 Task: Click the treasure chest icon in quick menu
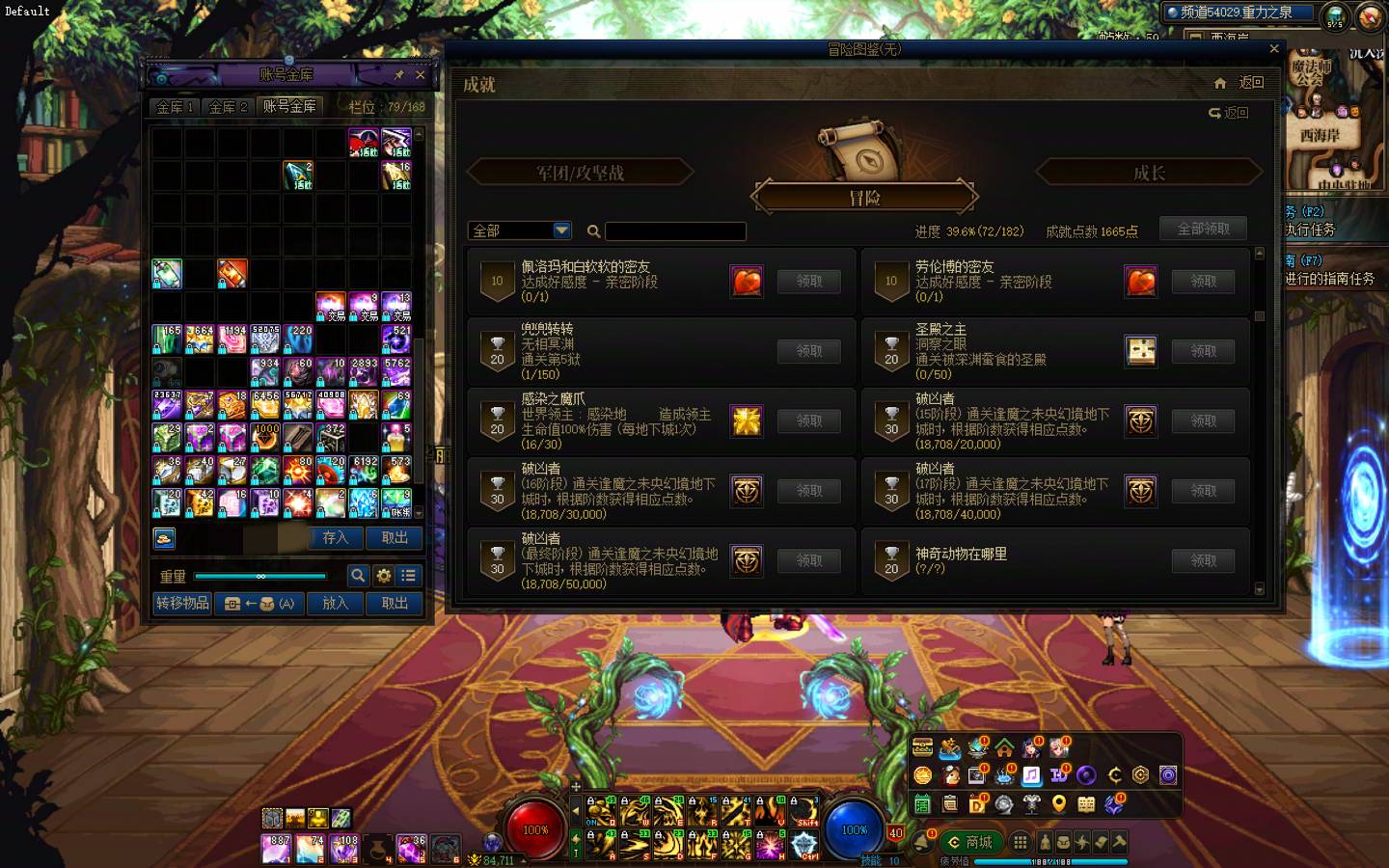pyautogui.click(x=921, y=746)
